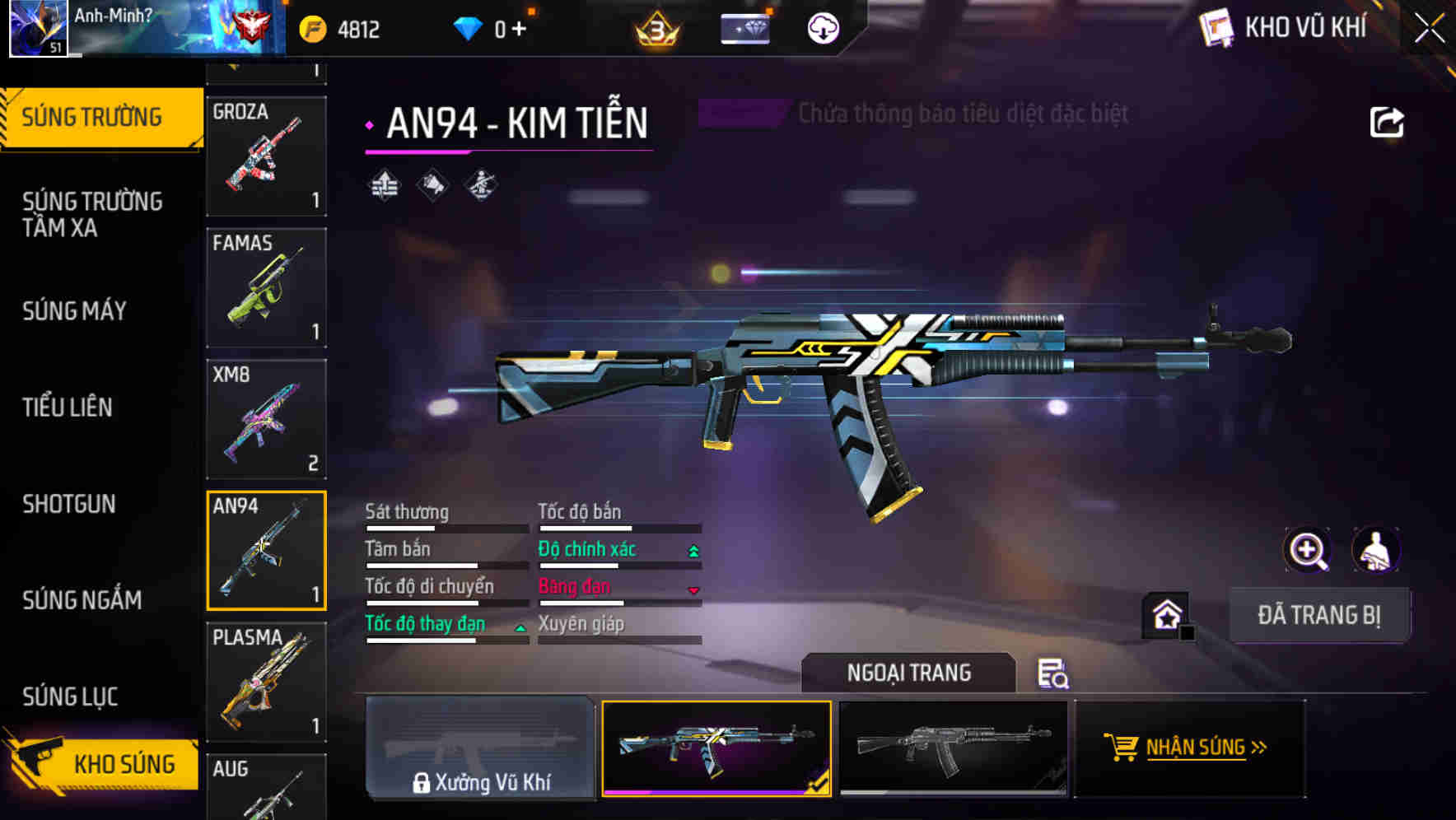Screen dimensions: 1456x820
Task: Select the GROZA weapon tile
Action: pos(266,156)
